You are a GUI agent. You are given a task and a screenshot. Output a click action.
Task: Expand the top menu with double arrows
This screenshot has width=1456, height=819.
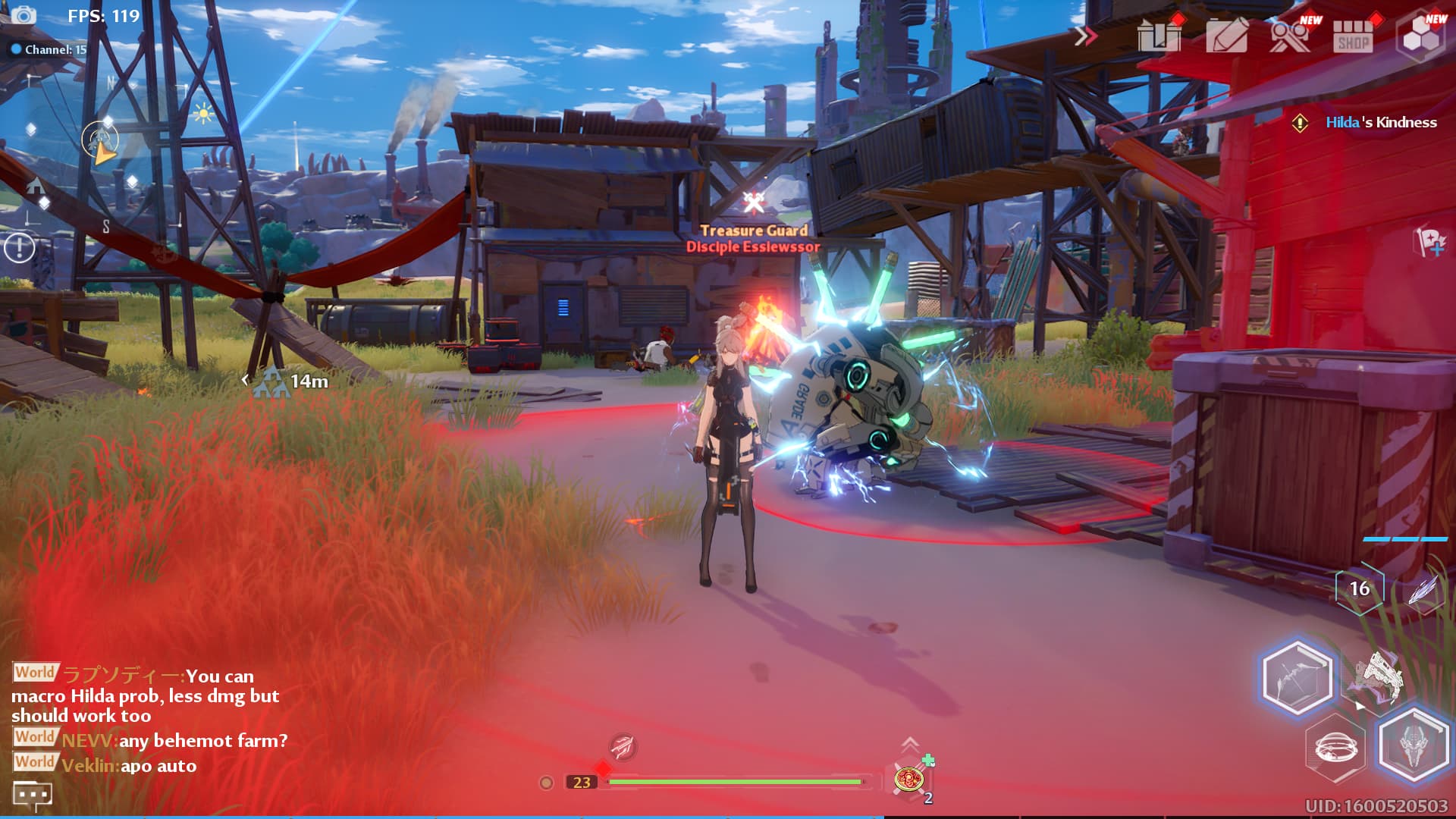pyautogui.click(x=1086, y=36)
